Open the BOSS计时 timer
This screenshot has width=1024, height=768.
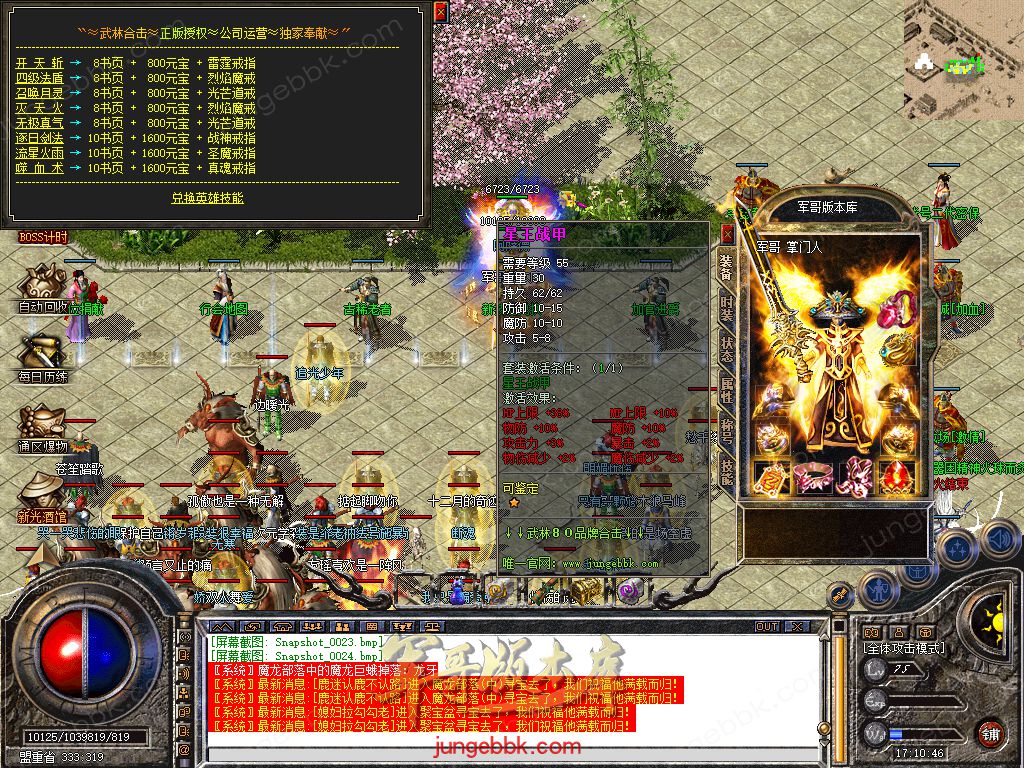(x=43, y=237)
